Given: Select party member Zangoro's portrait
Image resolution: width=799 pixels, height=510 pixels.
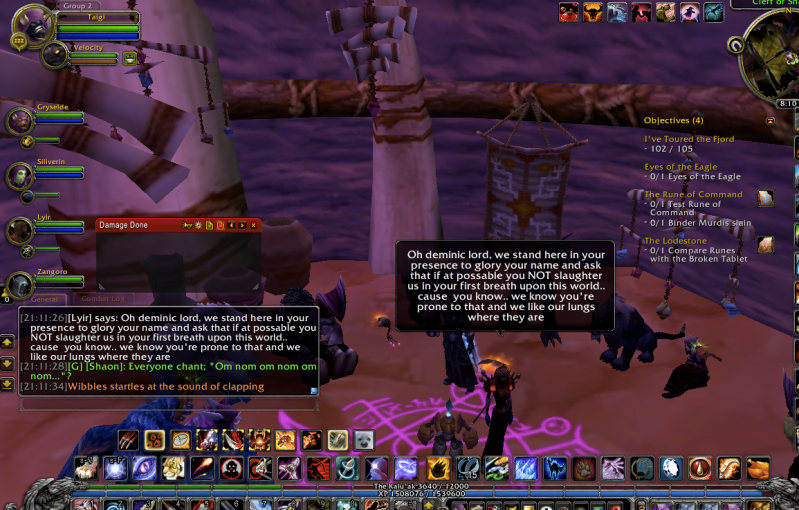Looking at the screenshot, I should click(x=19, y=286).
